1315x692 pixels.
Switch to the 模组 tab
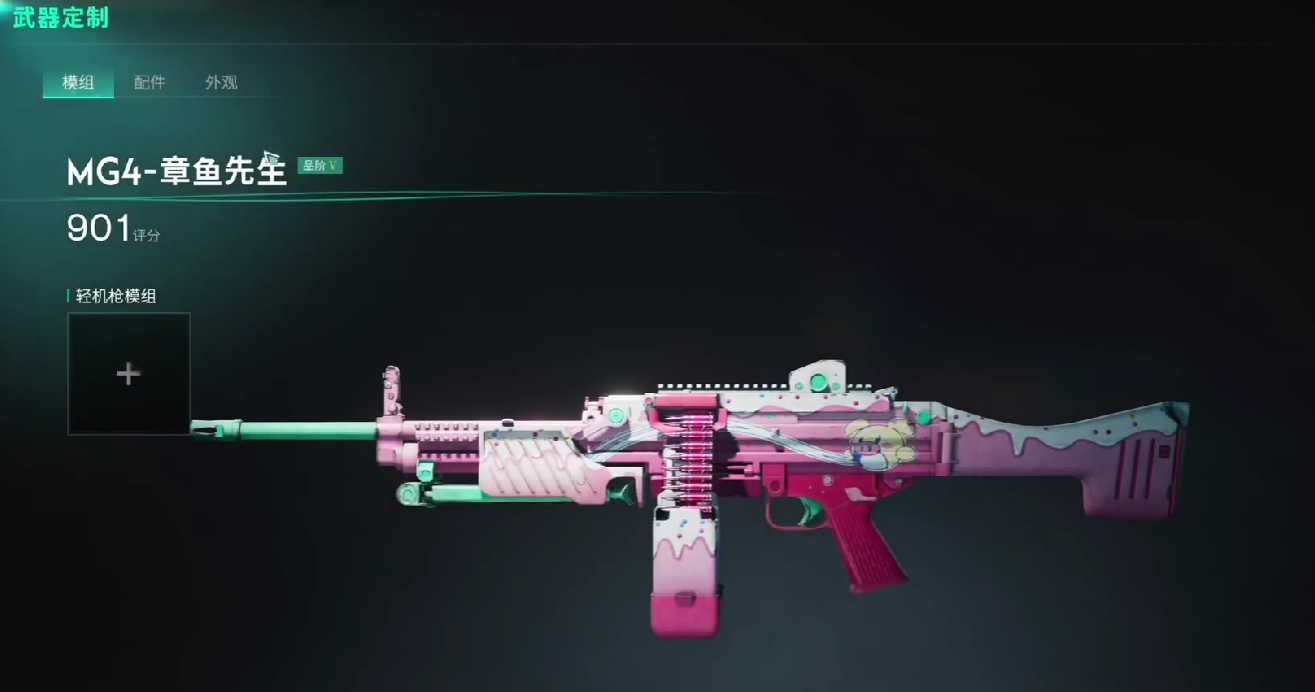78,83
